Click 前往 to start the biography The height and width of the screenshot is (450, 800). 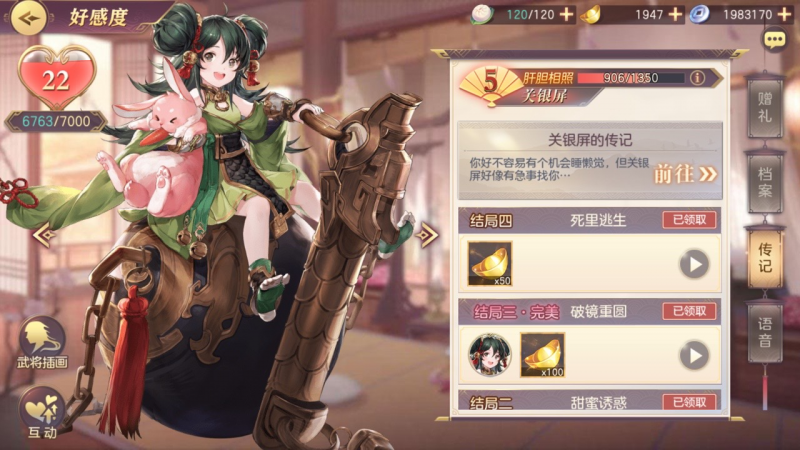coord(686,173)
